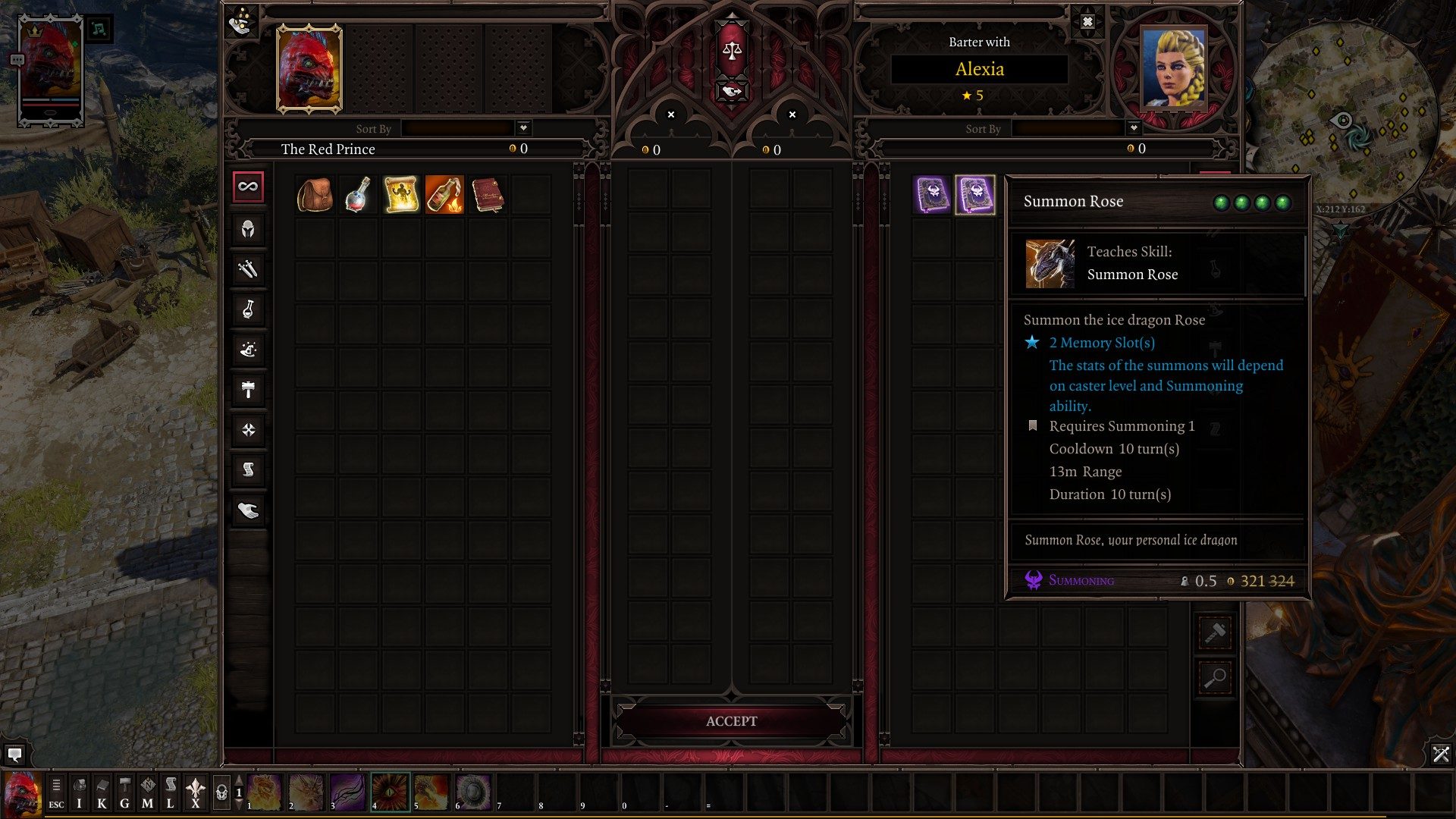Switch to the scrolls filter tab
This screenshot has height=819, width=1456.
pos(248,470)
